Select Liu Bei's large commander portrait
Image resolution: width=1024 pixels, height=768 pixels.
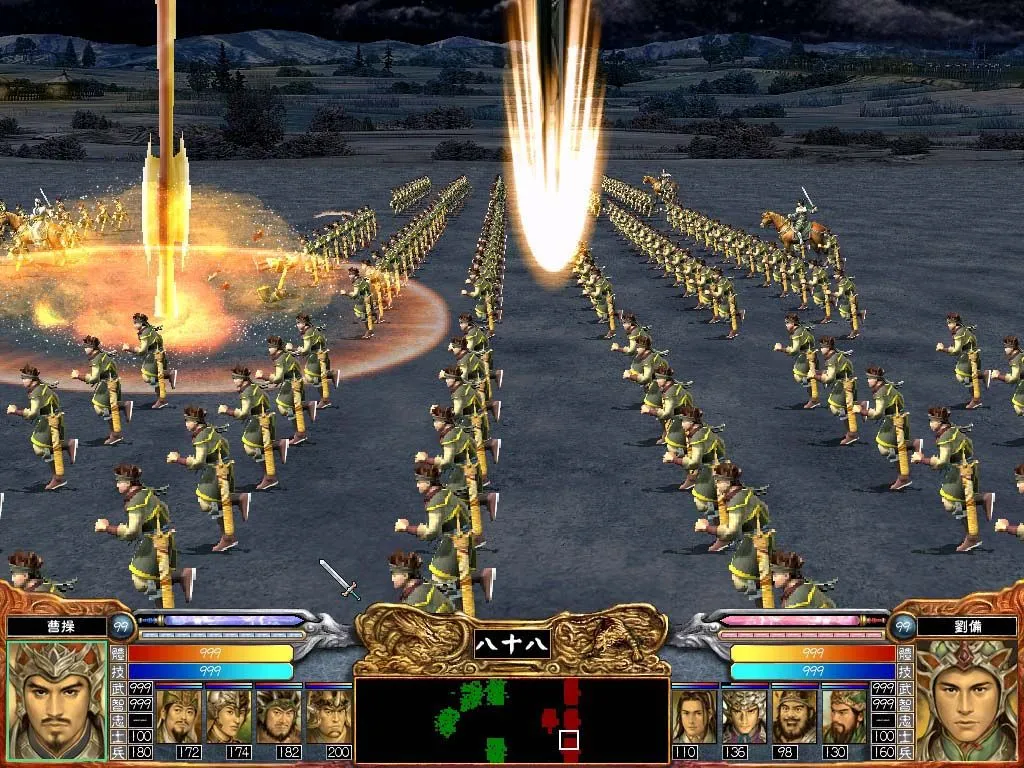tap(966, 701)
